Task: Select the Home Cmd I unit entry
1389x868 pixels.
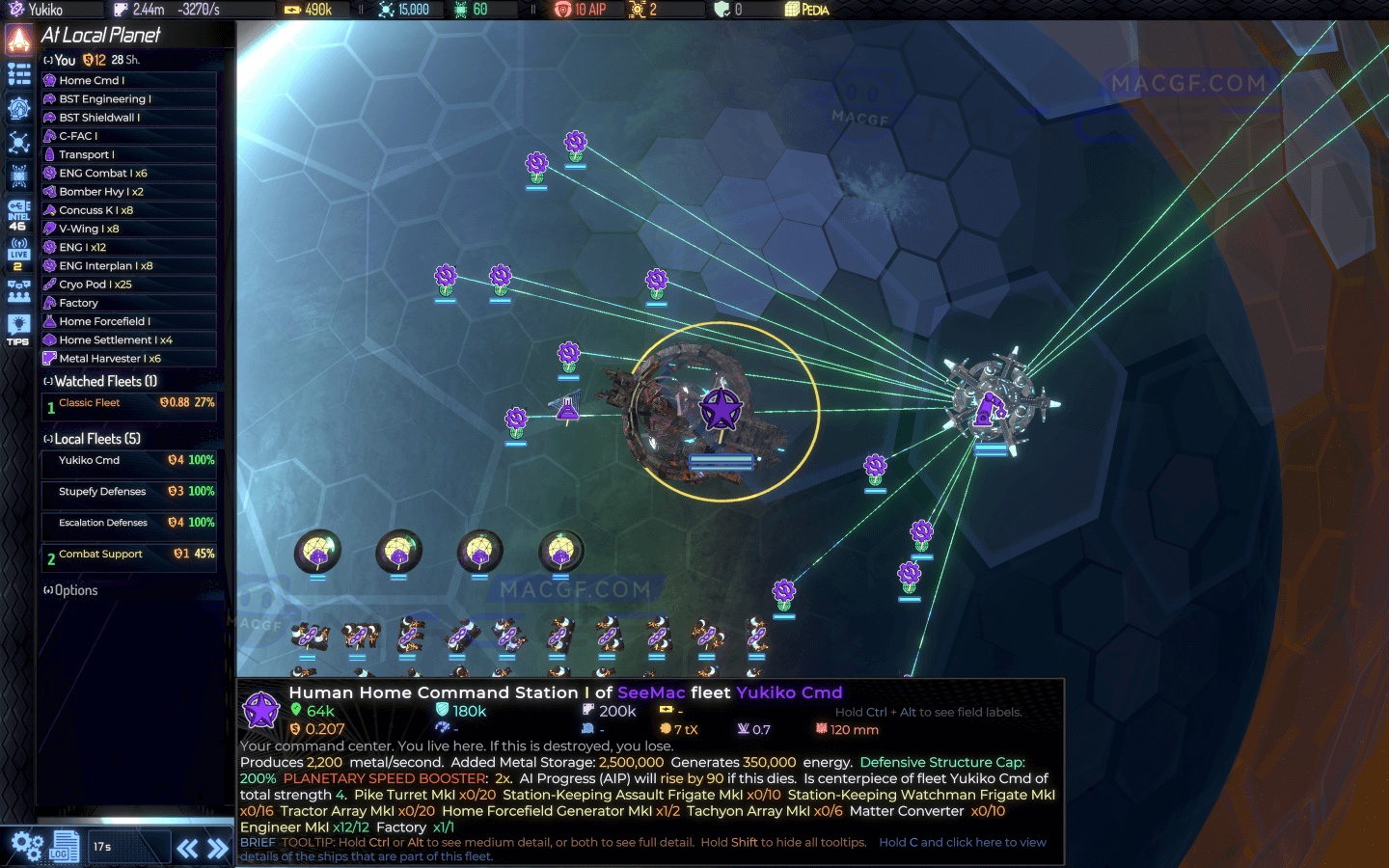Action: tap(128, 80)
